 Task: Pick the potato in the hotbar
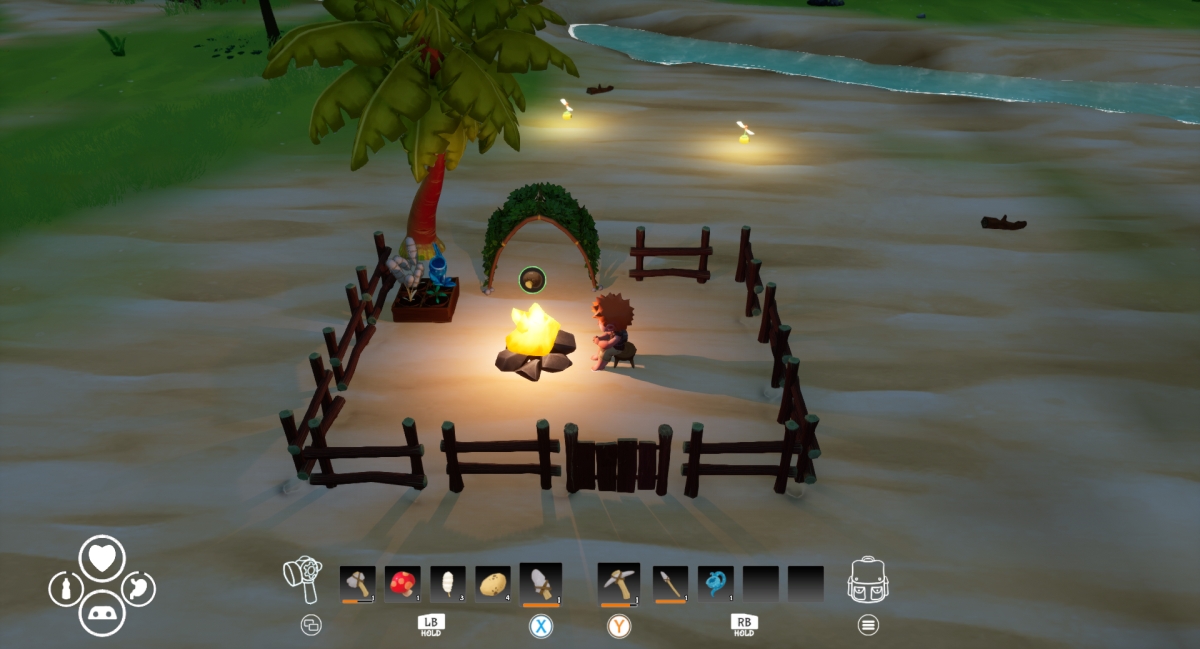pyautogui.click(x=493, y=583)
